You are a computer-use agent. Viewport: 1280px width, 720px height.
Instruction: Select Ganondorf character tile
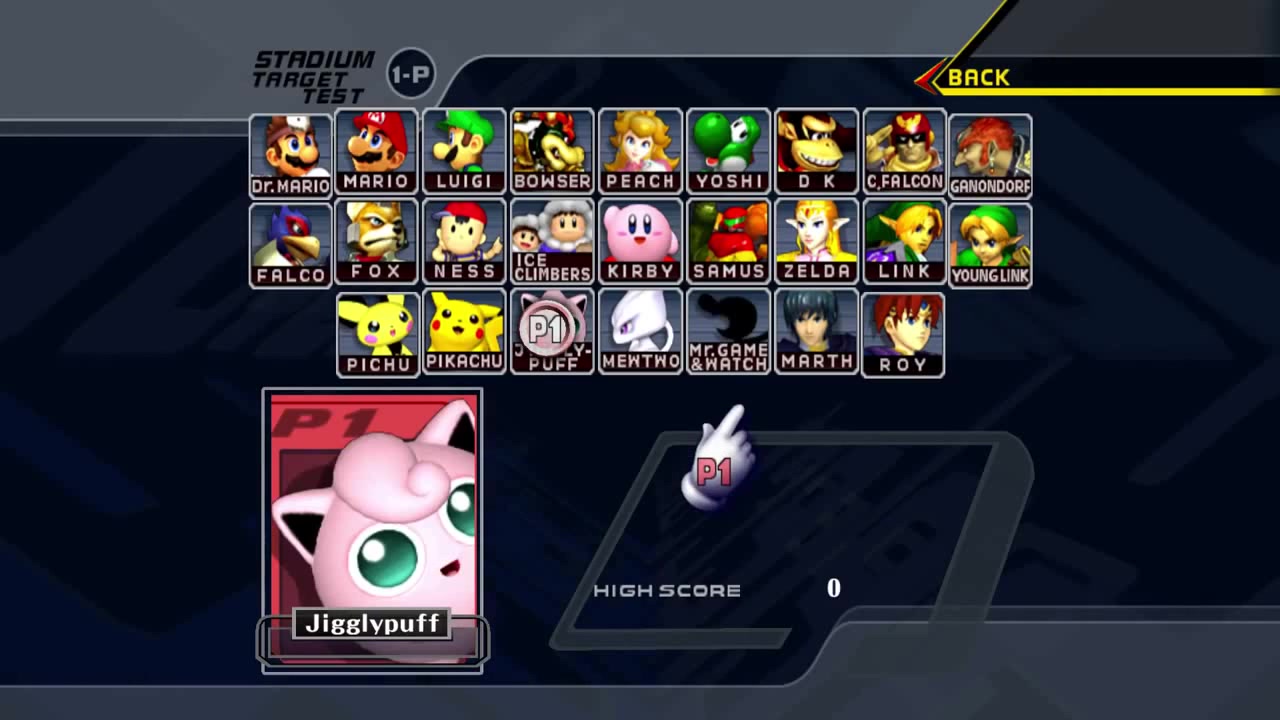[x=990, y=155]
